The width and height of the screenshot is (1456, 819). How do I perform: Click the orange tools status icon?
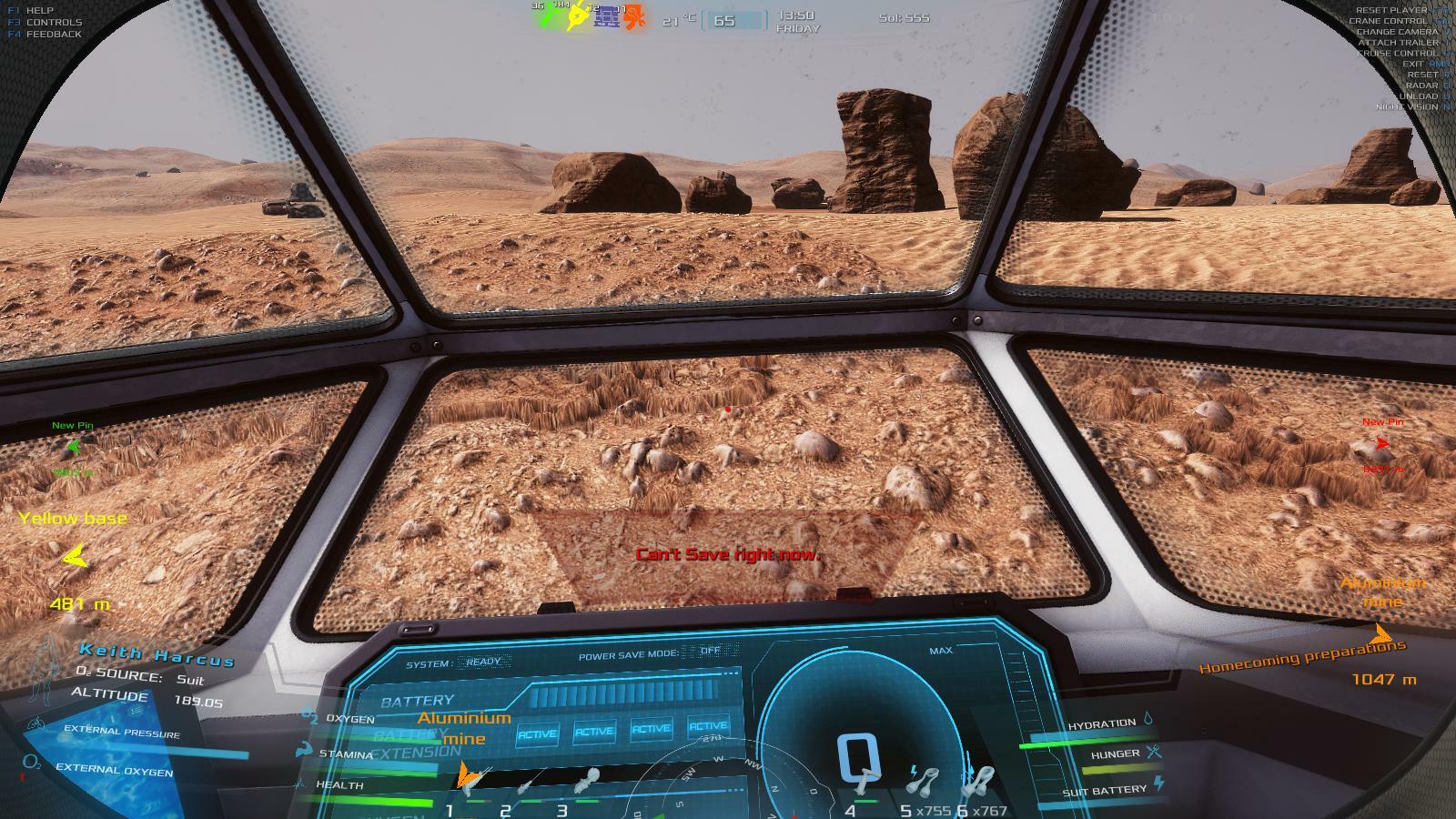[634, 17]
